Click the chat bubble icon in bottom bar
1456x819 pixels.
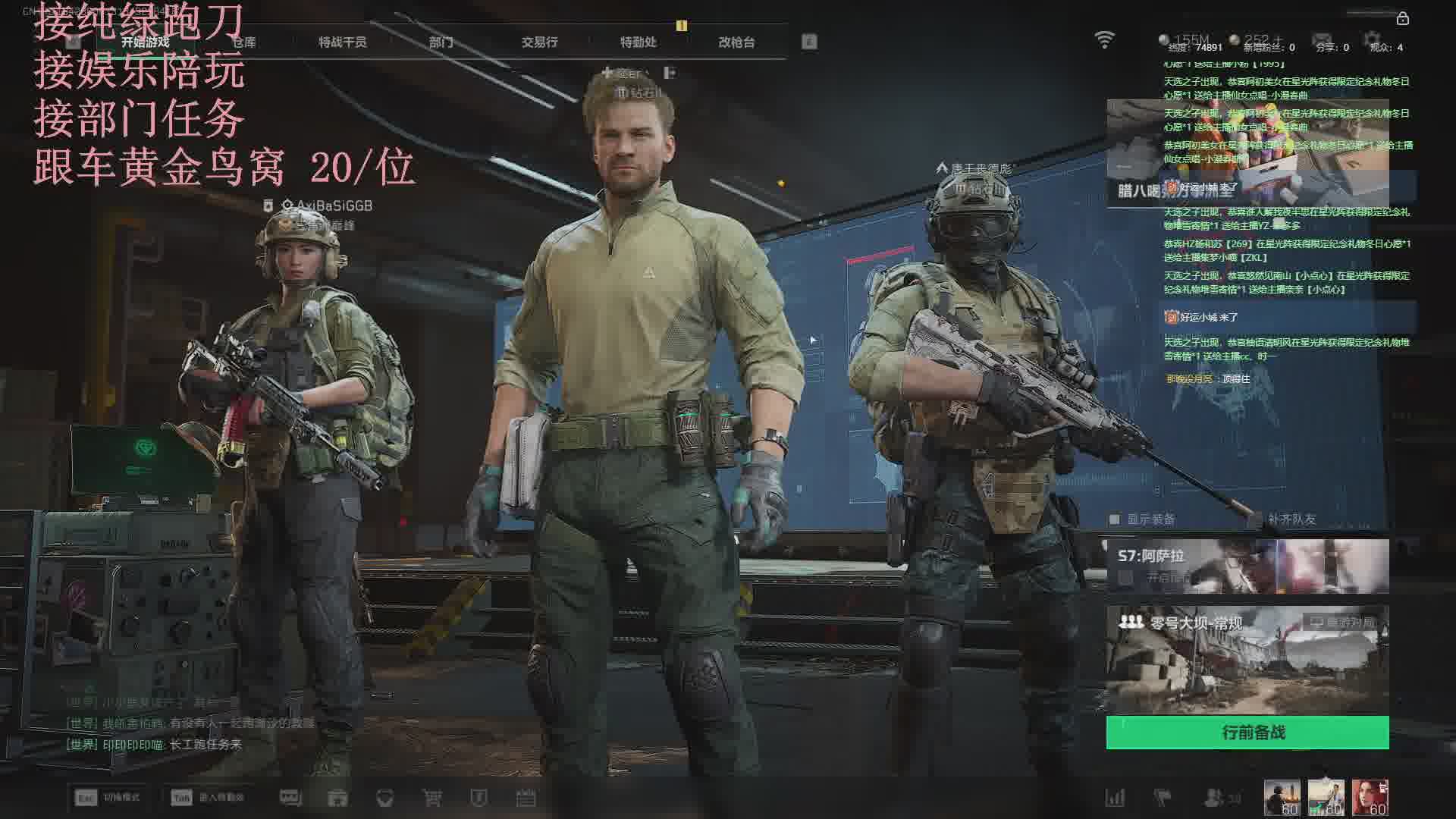pos(290,798)
